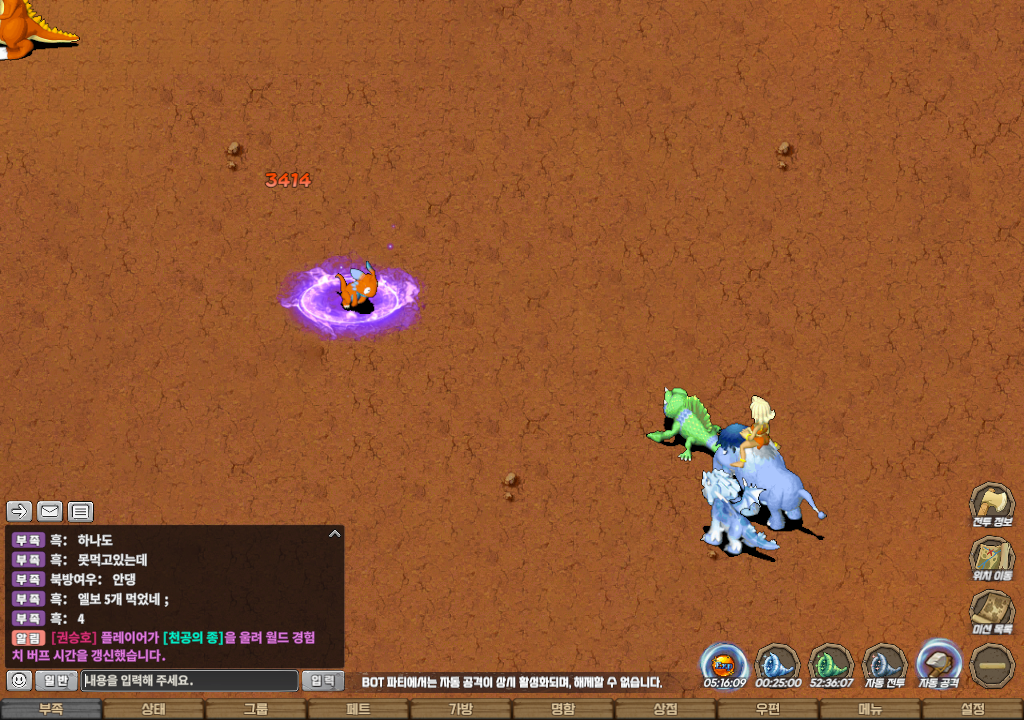
Task: Open the 가방 (bag) inventory
Action: point(460,709)
